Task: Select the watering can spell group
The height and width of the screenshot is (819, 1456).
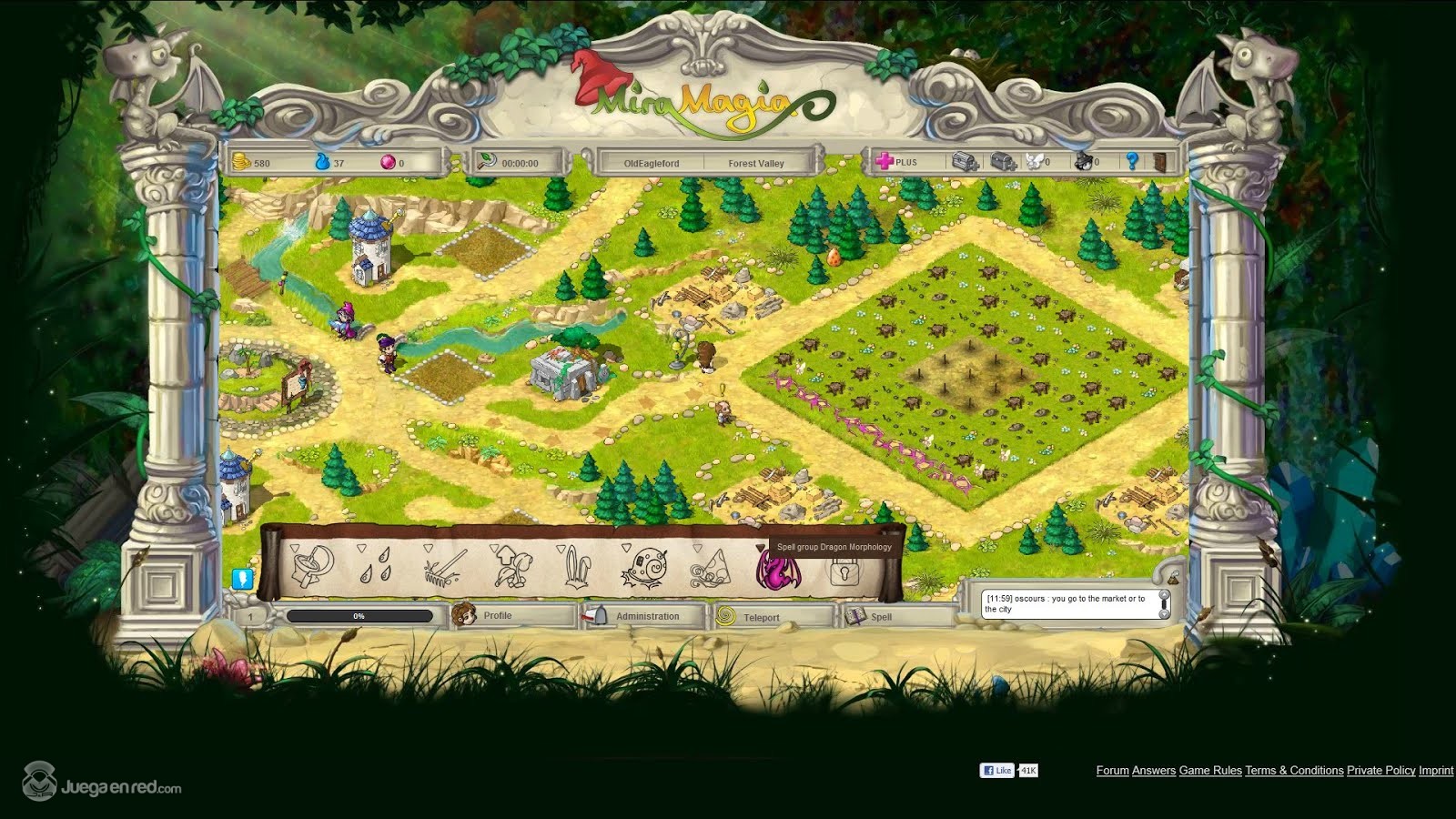Action: tap(314, 569)
